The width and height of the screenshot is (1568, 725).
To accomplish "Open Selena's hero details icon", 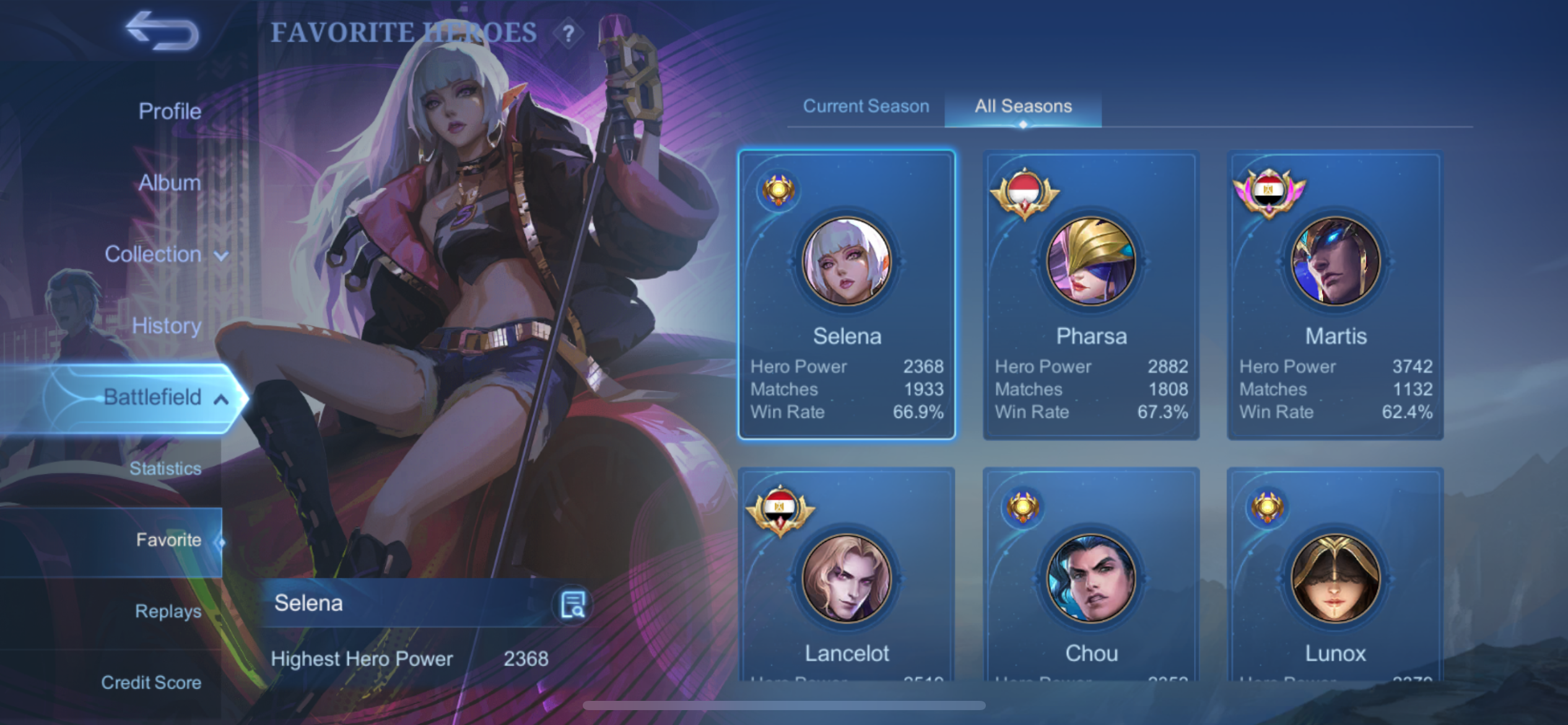I will [x=573, y=604].
